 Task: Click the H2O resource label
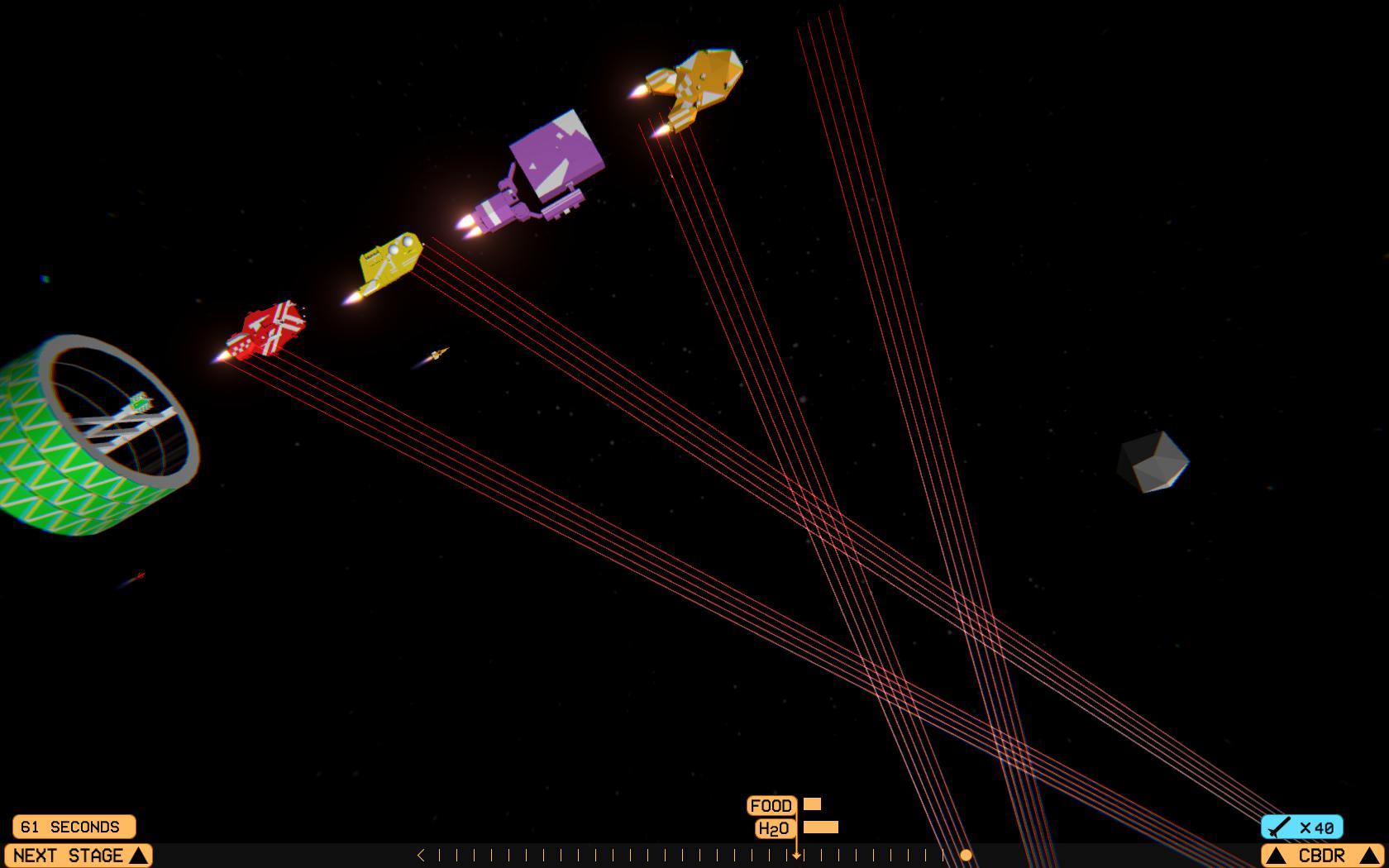pyautogui.click(x=773, y=827)
